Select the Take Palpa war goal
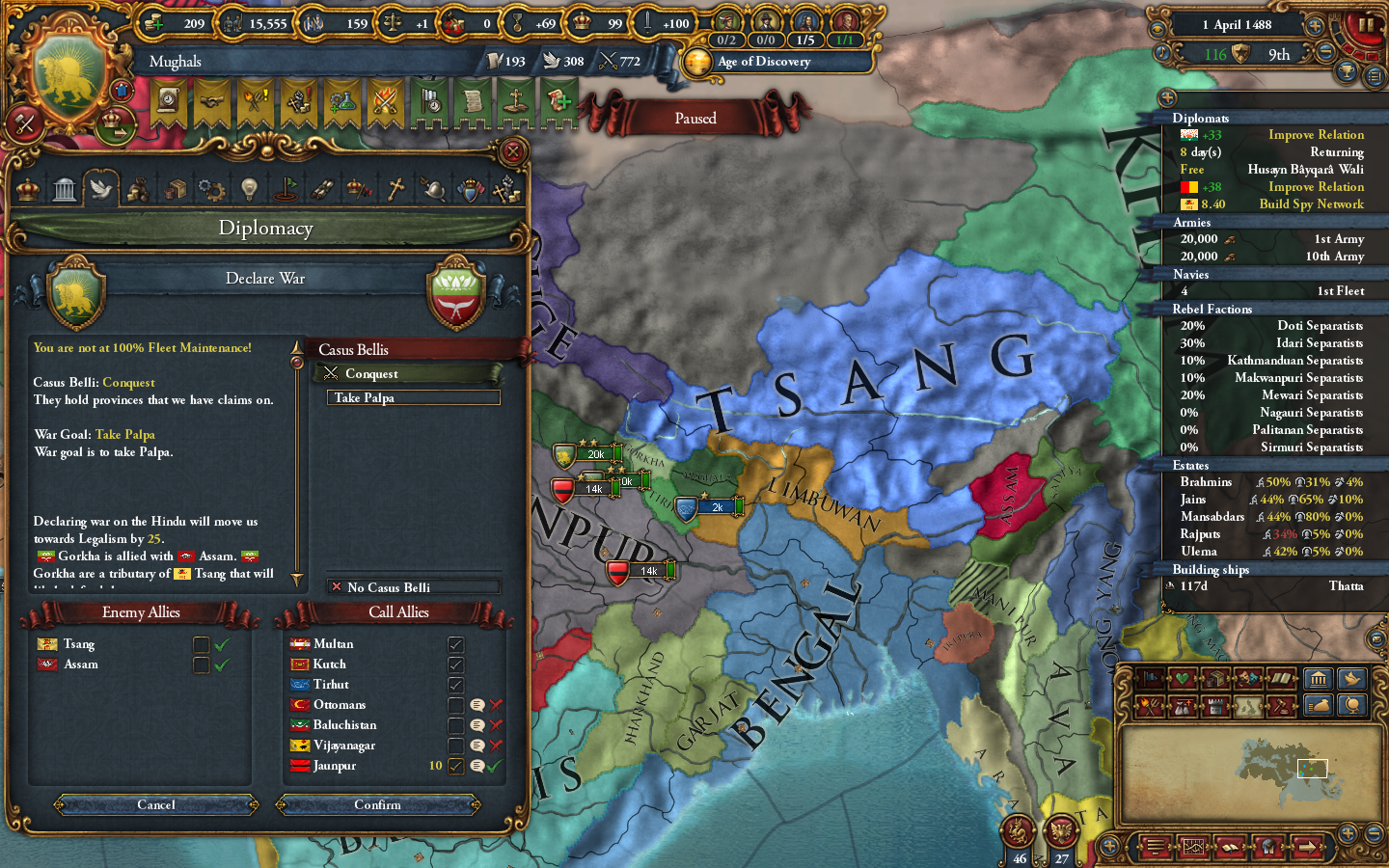The image size is (1389, 868). (x=413, y=397)
